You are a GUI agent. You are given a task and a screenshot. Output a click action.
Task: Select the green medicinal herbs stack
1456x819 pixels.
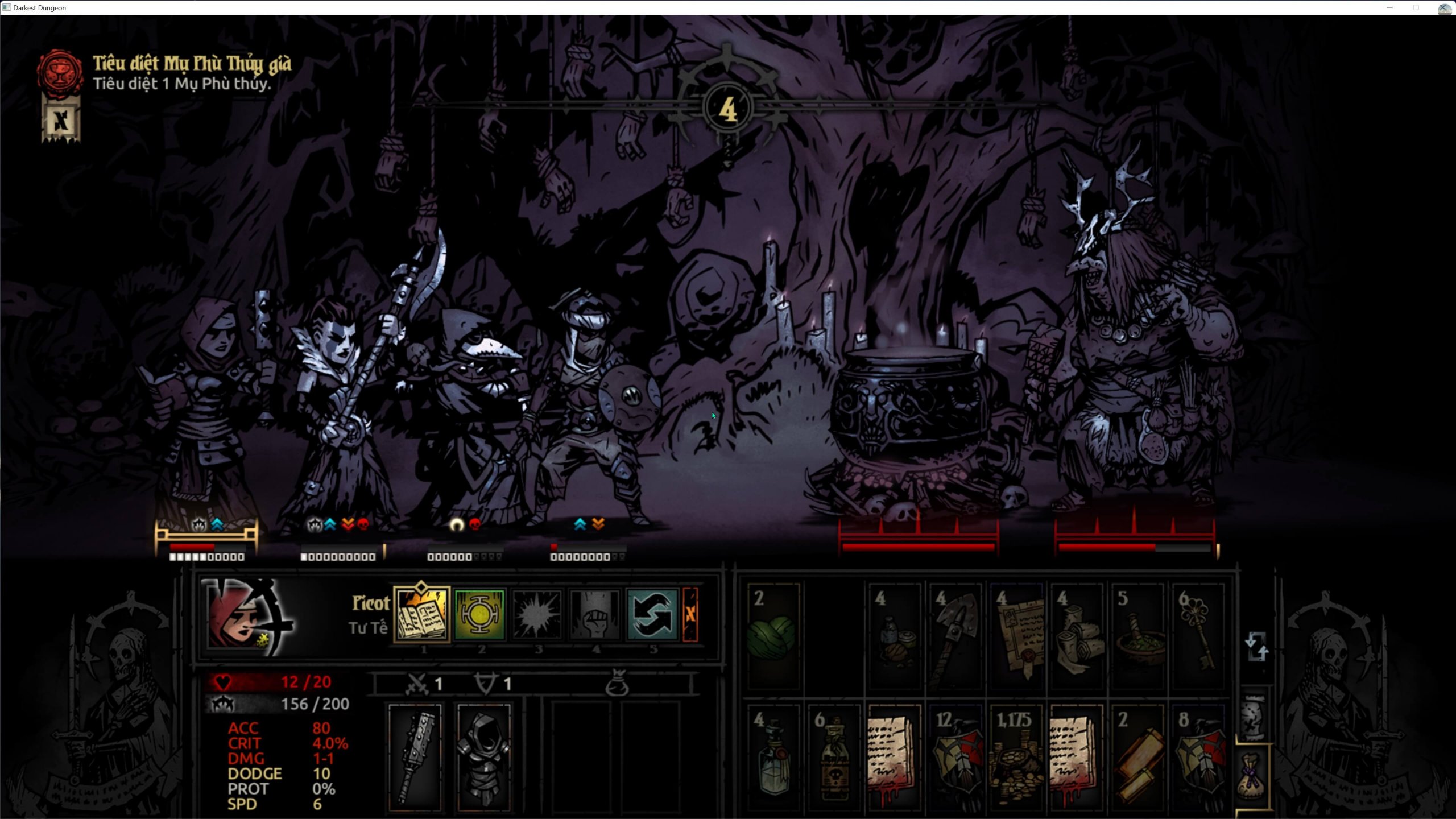772,635
